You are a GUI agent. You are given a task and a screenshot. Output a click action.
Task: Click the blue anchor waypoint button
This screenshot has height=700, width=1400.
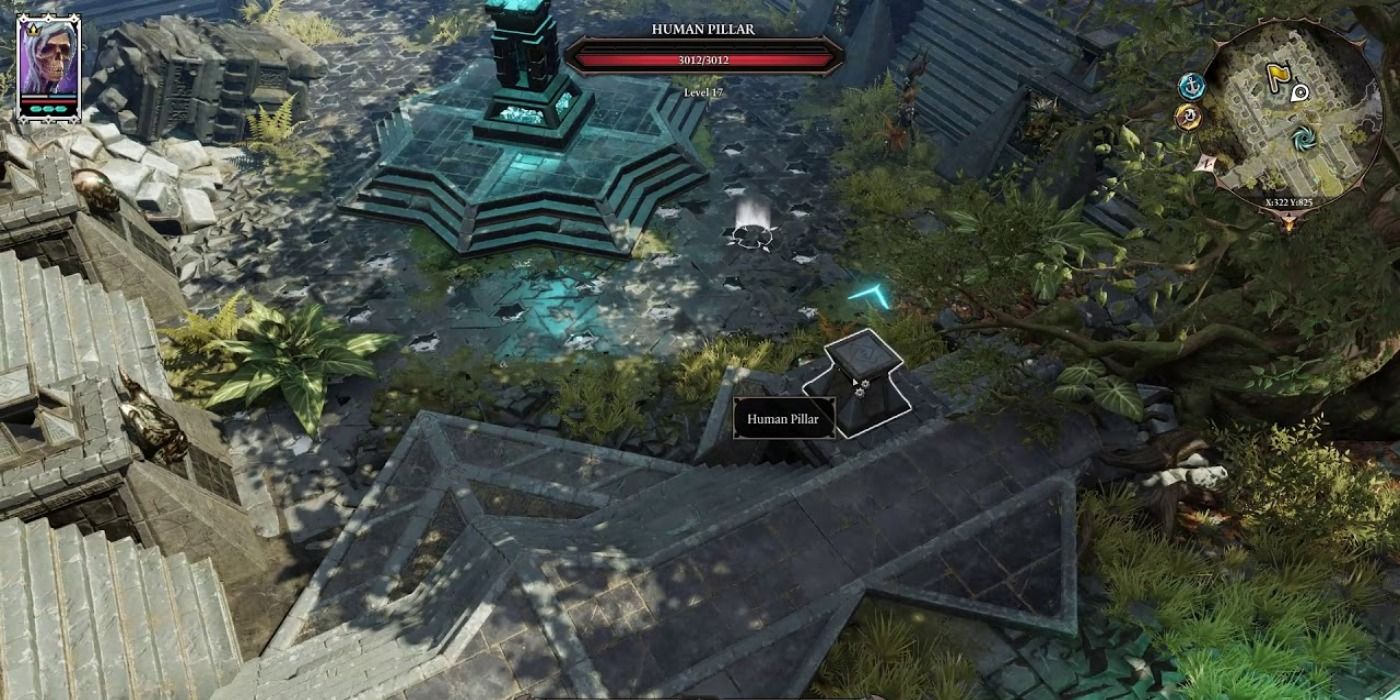(1191, 87)
